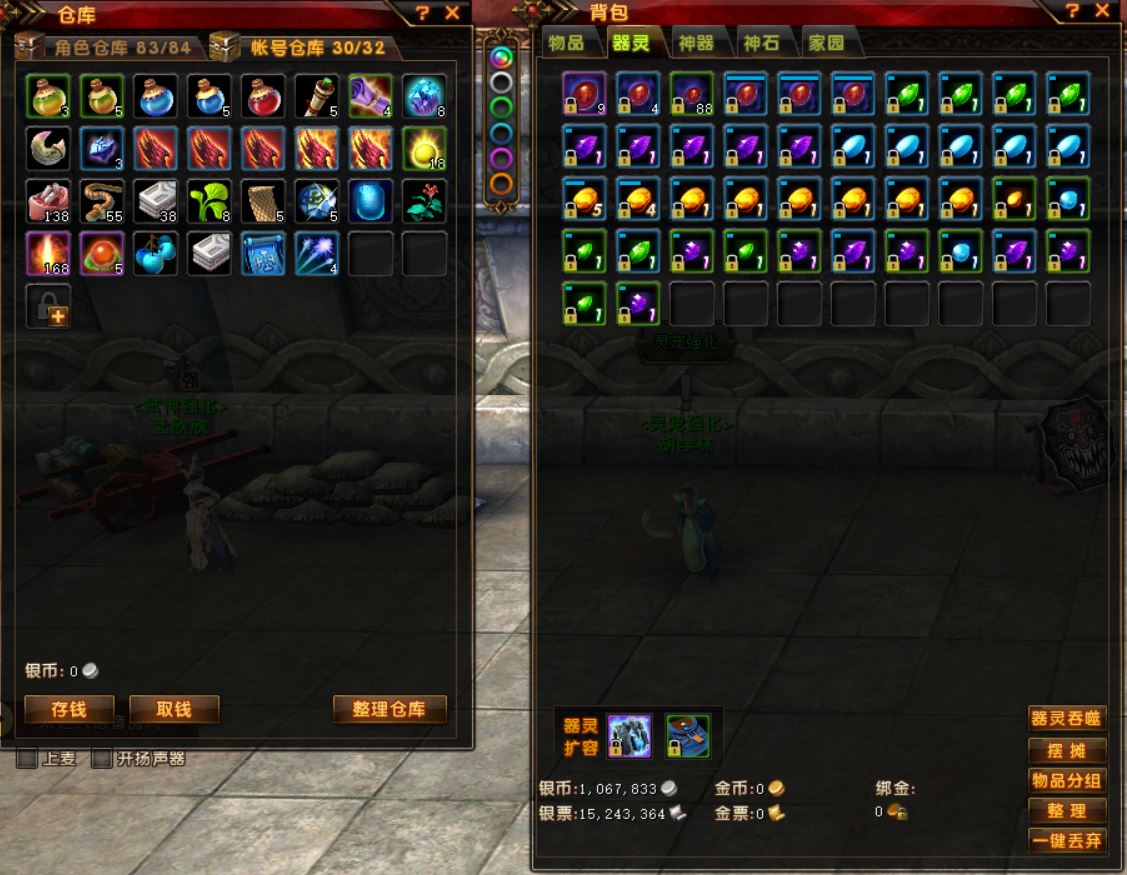Image resolution: width=1127 pixels, height=875 pixels.
Task: Choose the 物品分组 item grouping button
Action: 1066,780
